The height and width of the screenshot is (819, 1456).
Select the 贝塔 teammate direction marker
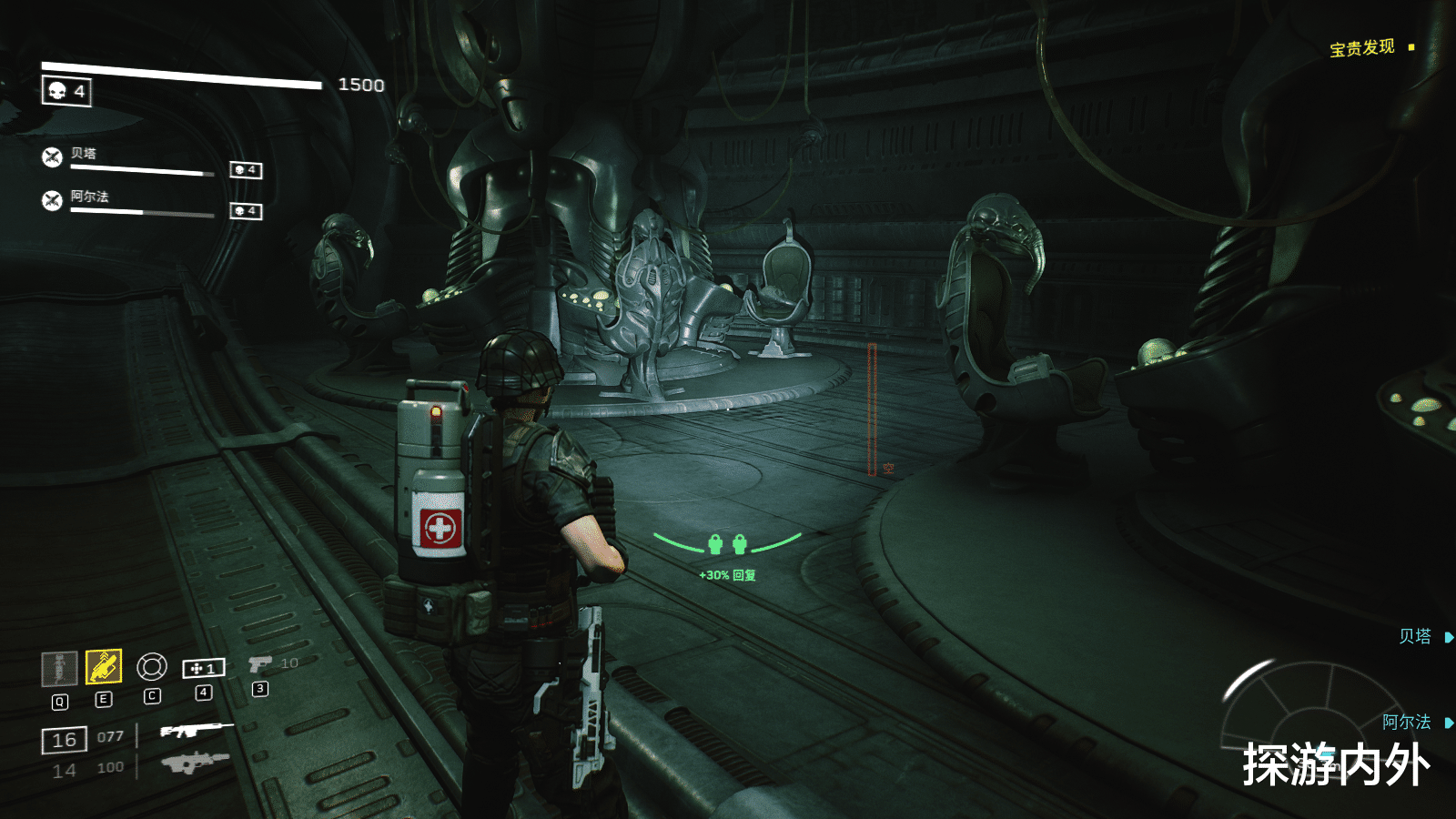1424,637
